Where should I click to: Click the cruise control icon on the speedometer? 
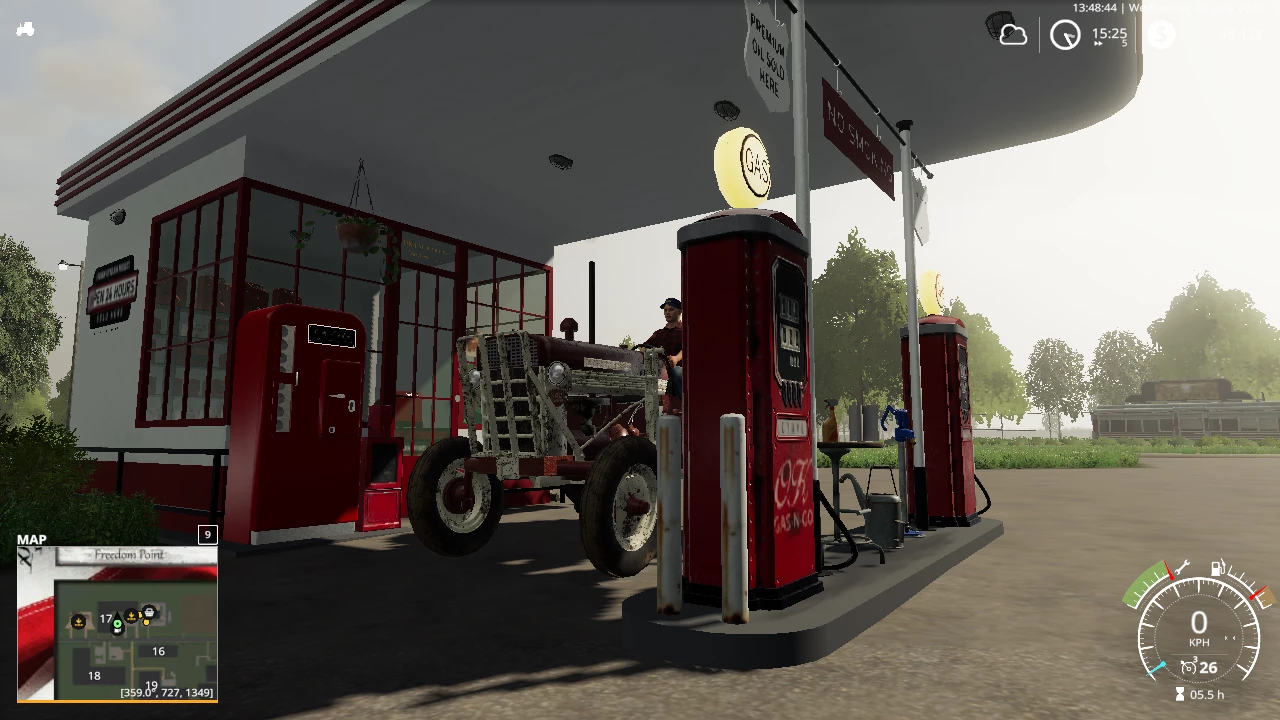click(x=1189, y=667)
